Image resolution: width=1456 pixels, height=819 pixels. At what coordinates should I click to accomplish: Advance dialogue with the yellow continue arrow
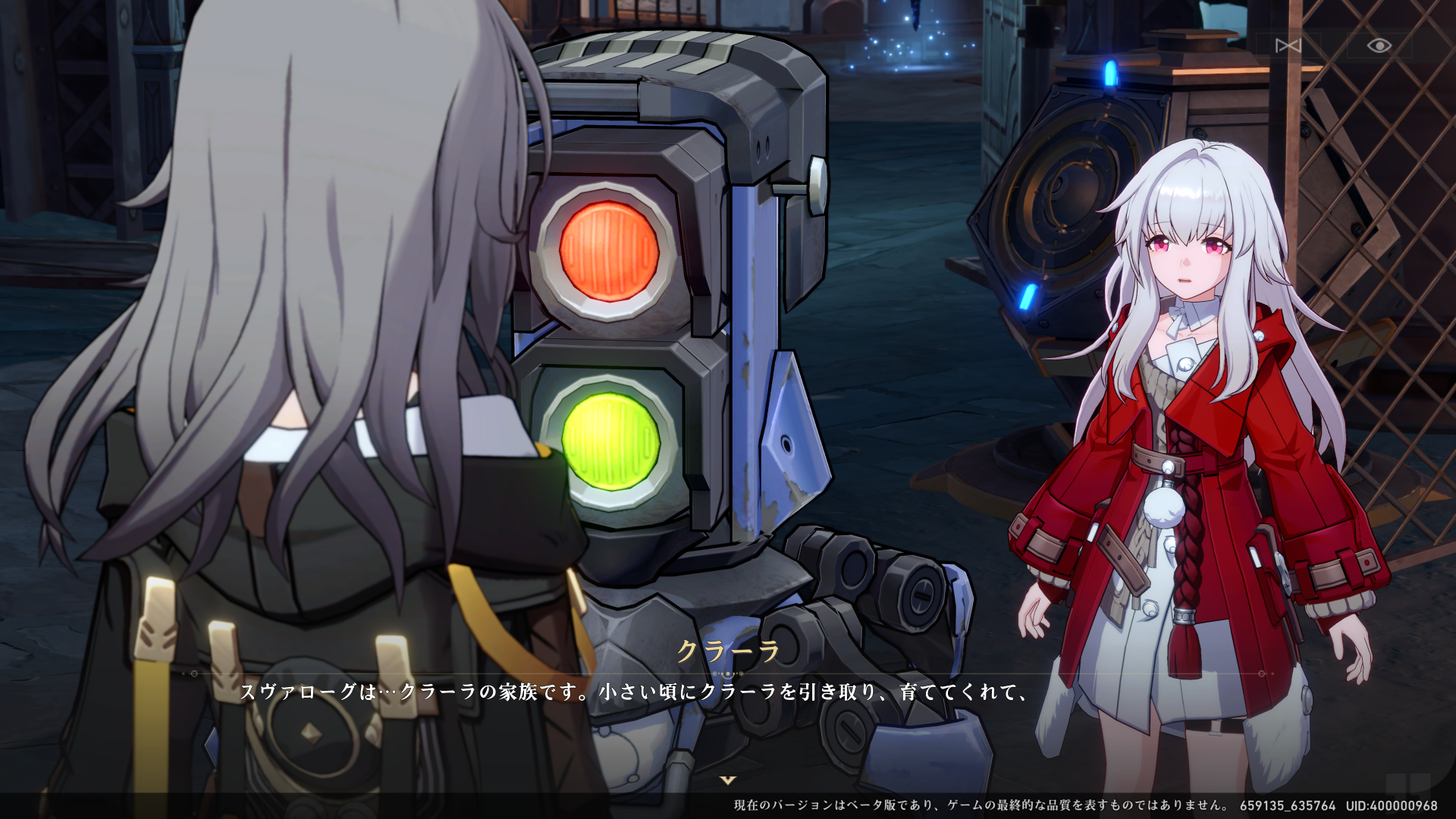click(x=728, y=780)
